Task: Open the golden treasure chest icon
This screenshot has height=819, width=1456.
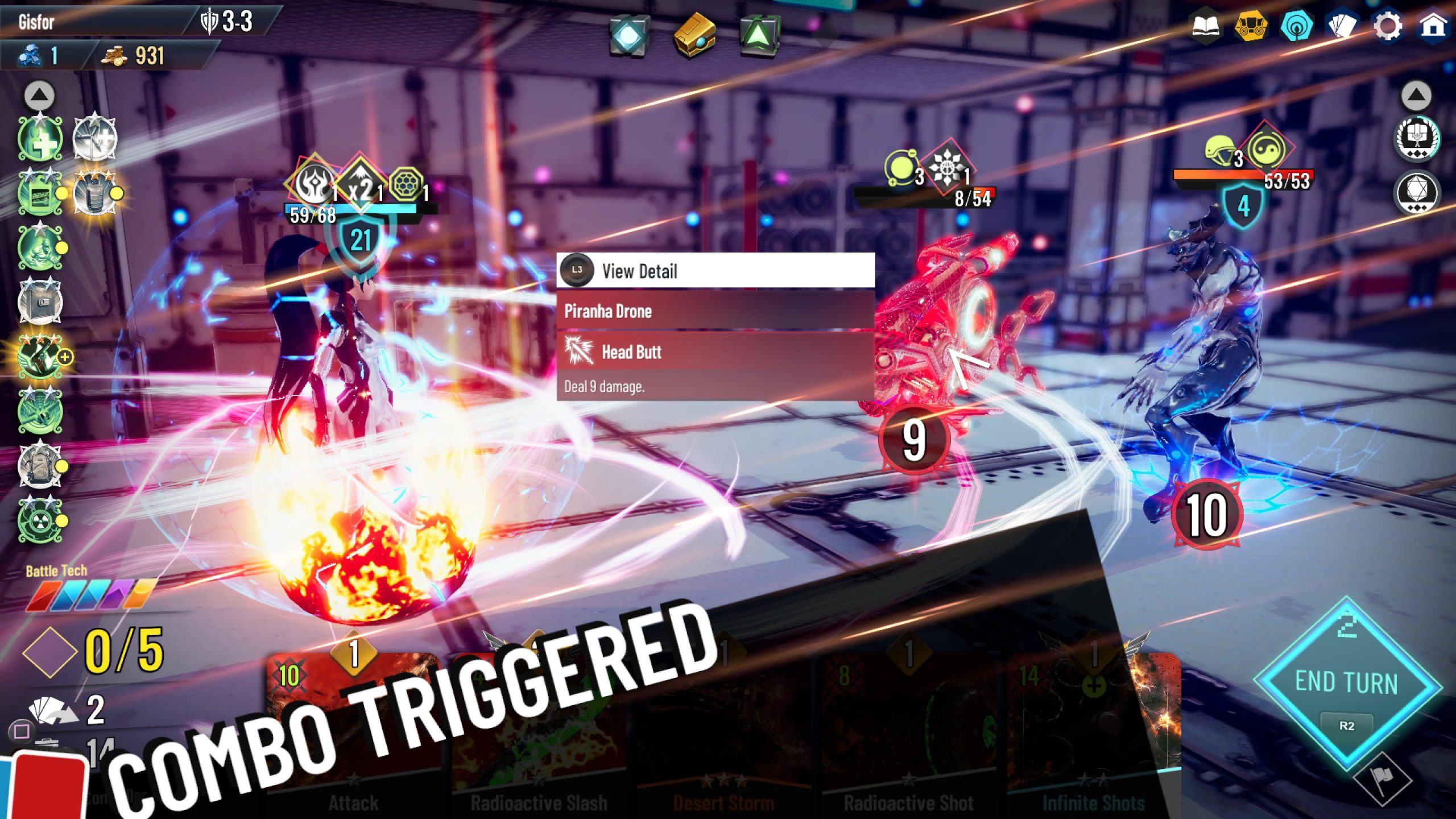Action: 694,34
